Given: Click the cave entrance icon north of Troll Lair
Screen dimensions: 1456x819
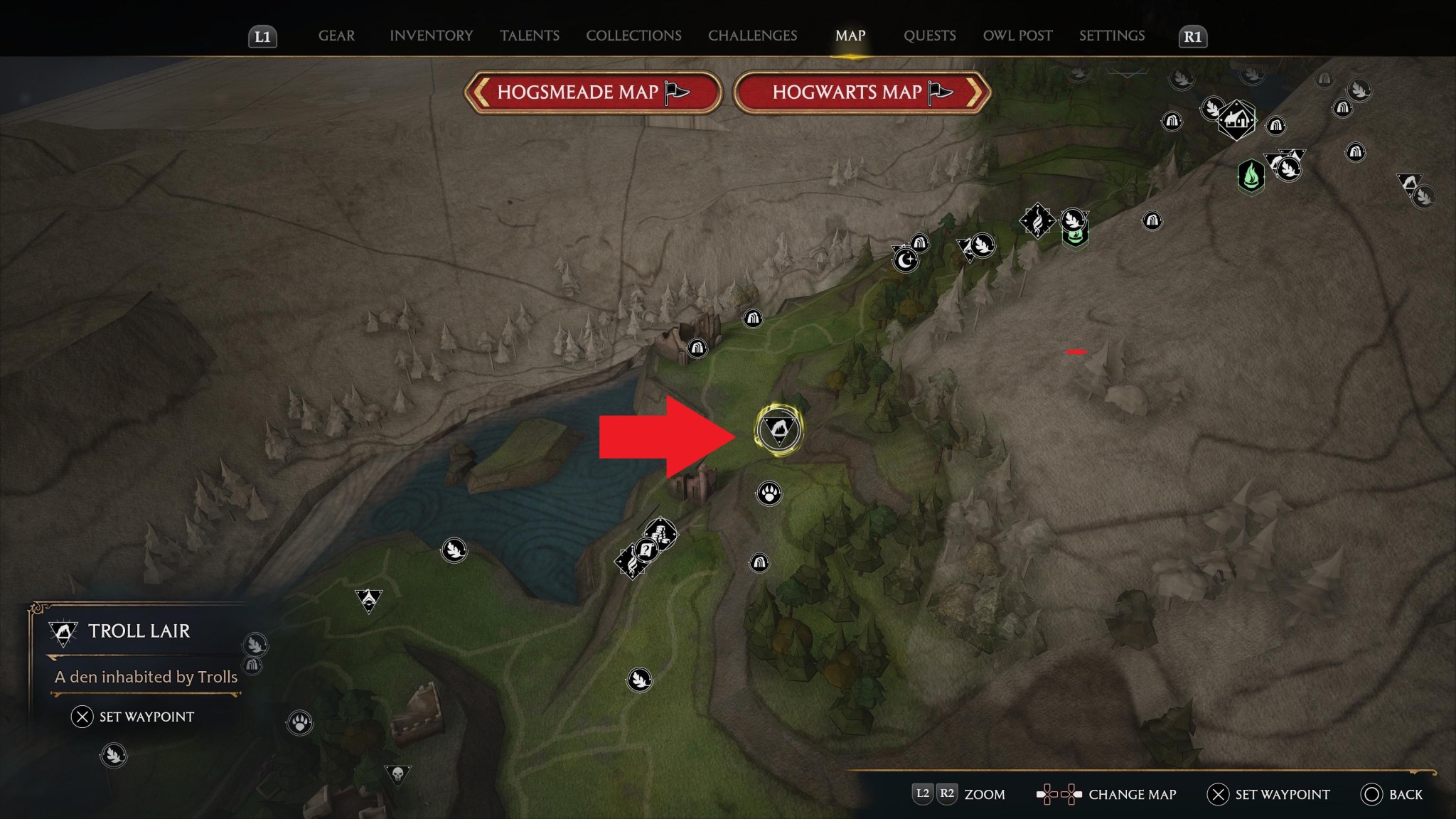Looking at the screenshot, I should tap(755, 318).
